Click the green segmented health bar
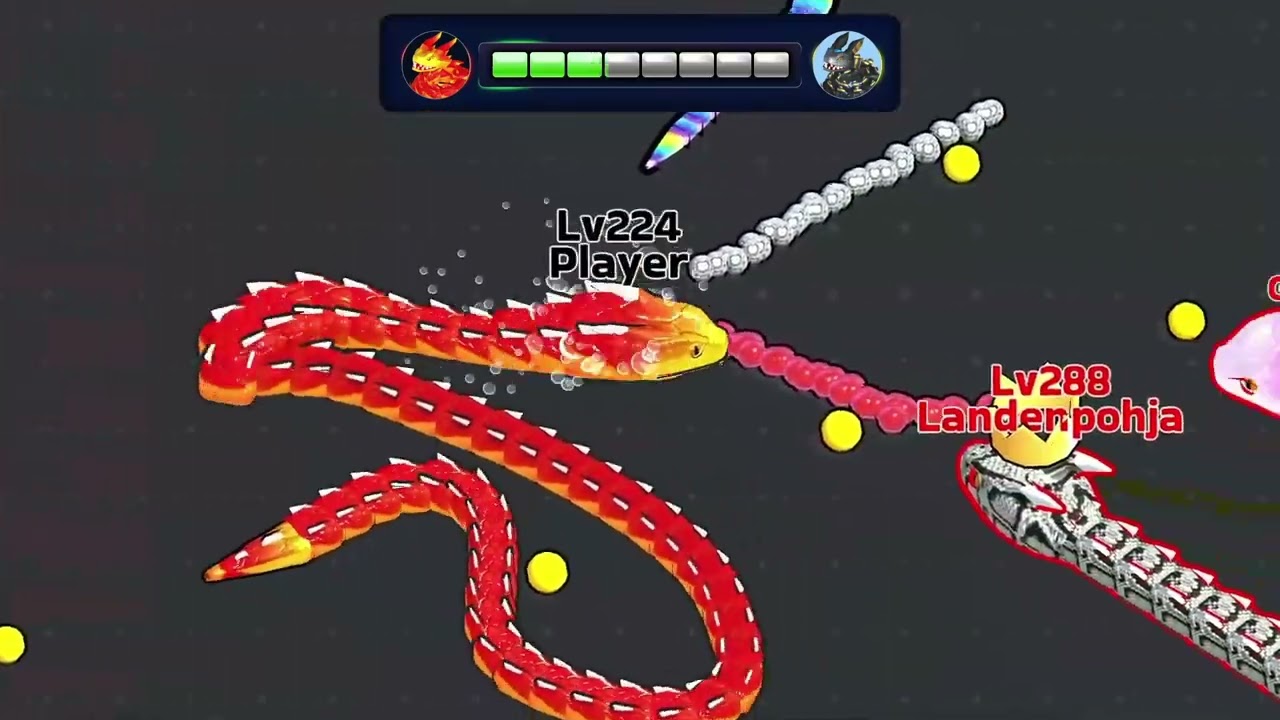Screen dimensions: 1280x720 [545, 65]
